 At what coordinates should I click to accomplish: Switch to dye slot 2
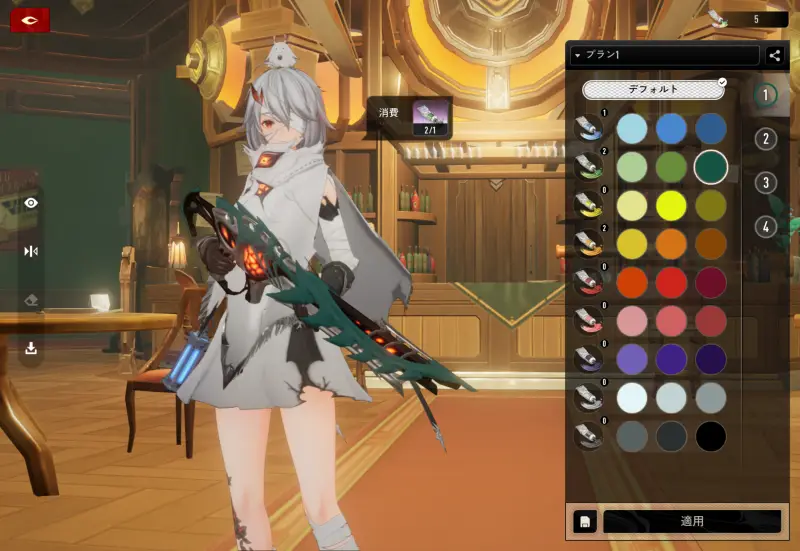(766, 139)
